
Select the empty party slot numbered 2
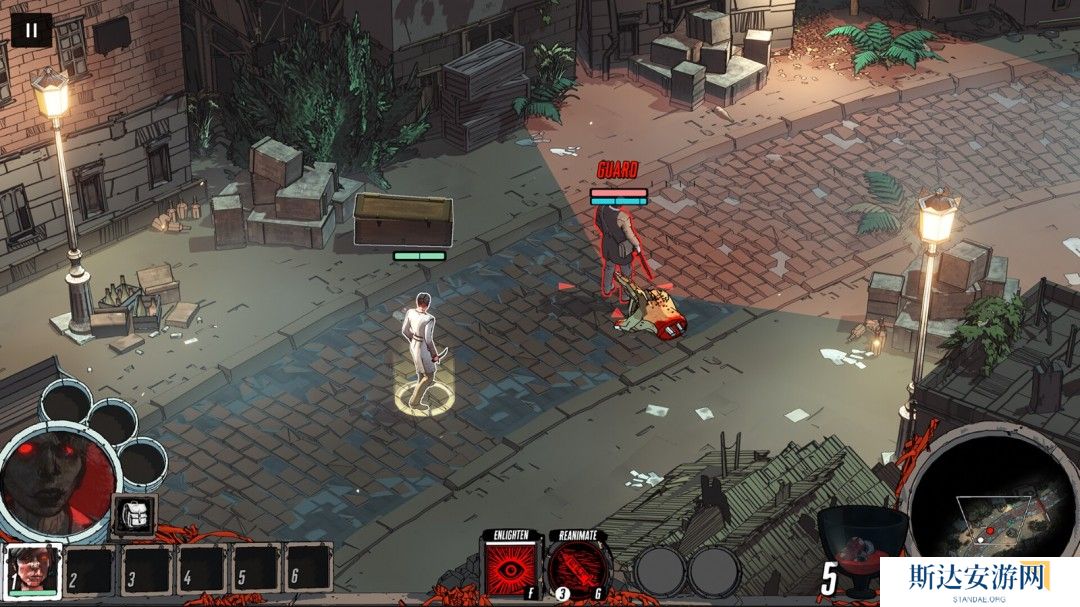[91, 570]
